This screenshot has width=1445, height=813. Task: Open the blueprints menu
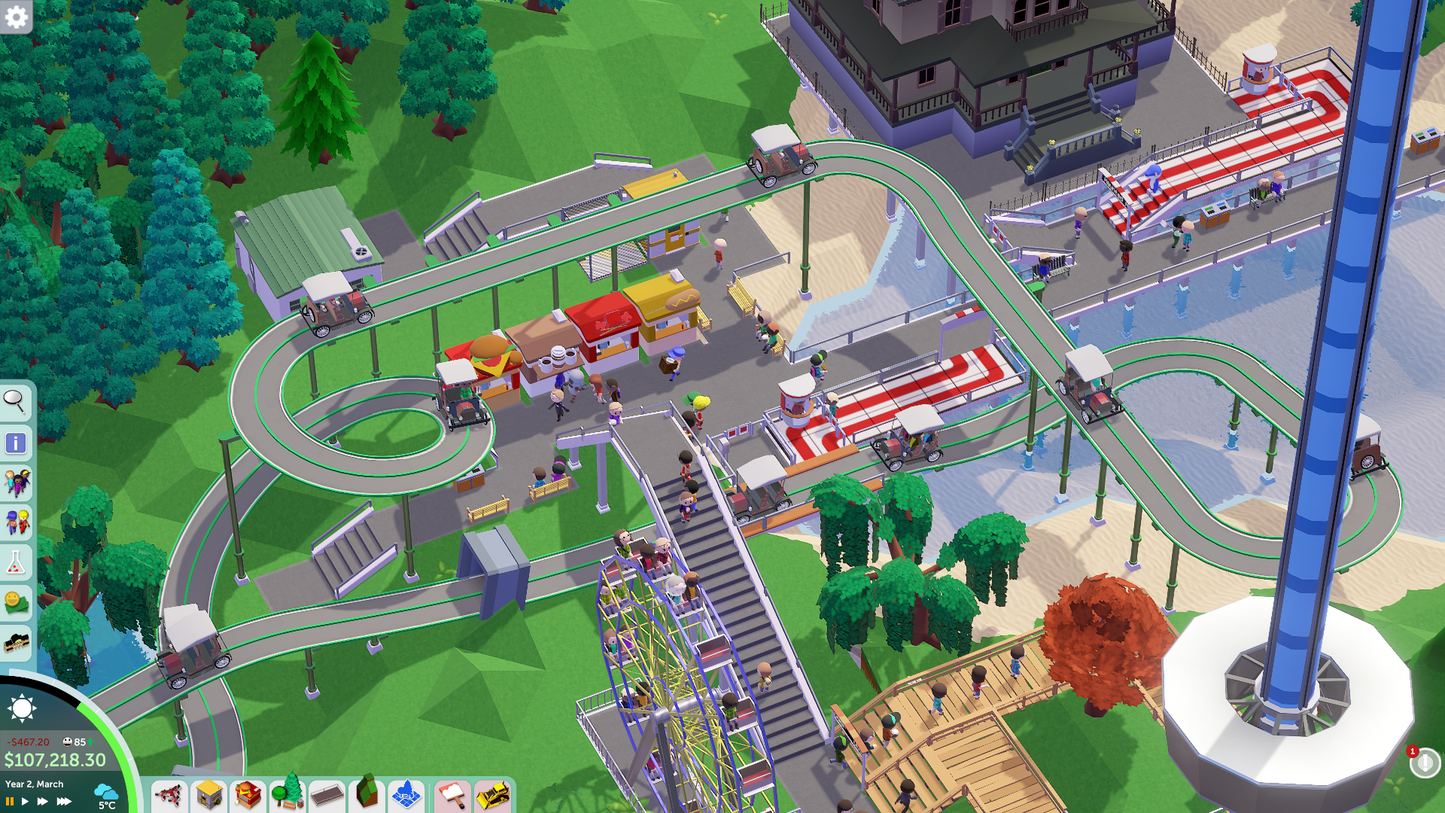click(406, 795)
